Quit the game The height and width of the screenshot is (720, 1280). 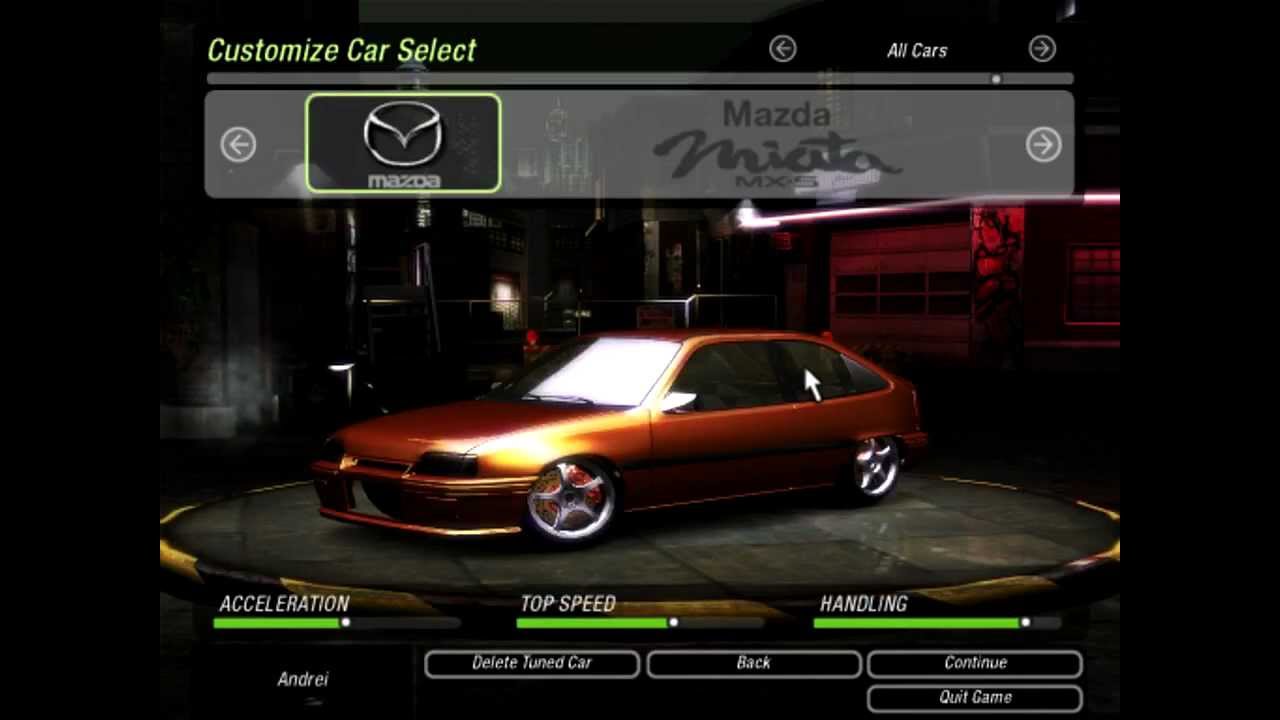point(975,697)
